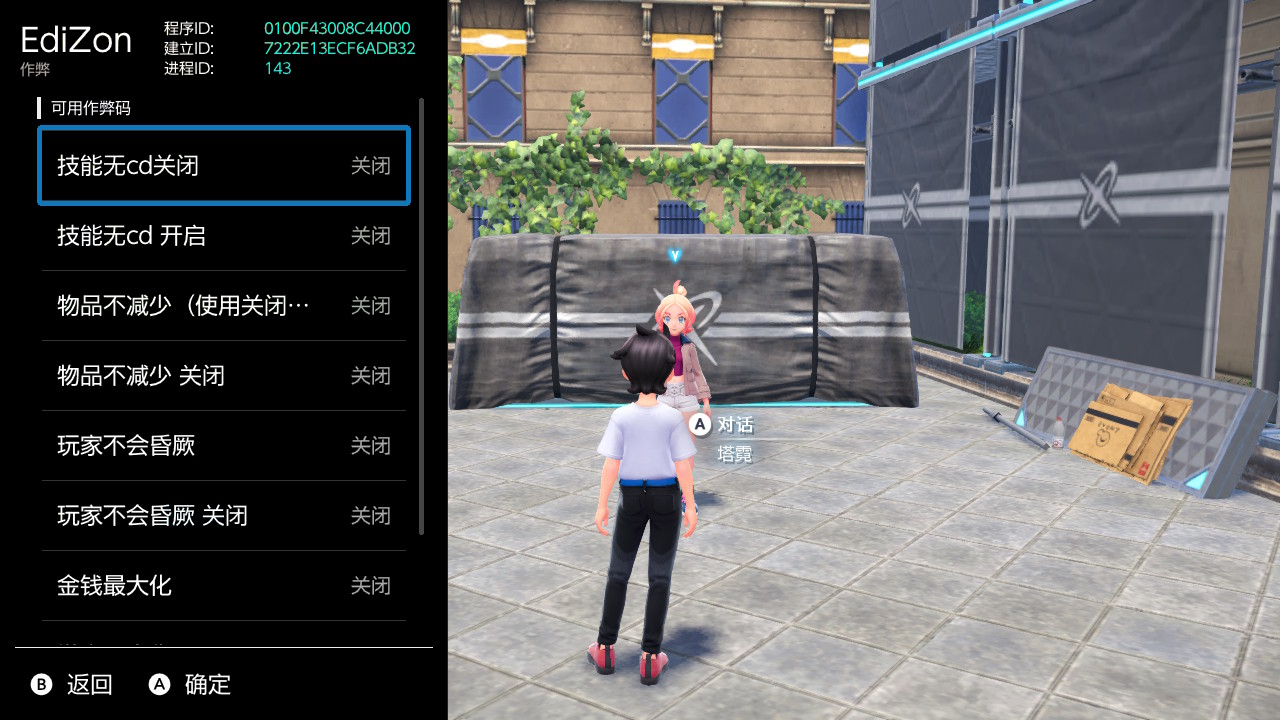Enable the 技能无cd 开启 cheat
This screenshot has height=720, width=1280.
[x=223, y=236]
